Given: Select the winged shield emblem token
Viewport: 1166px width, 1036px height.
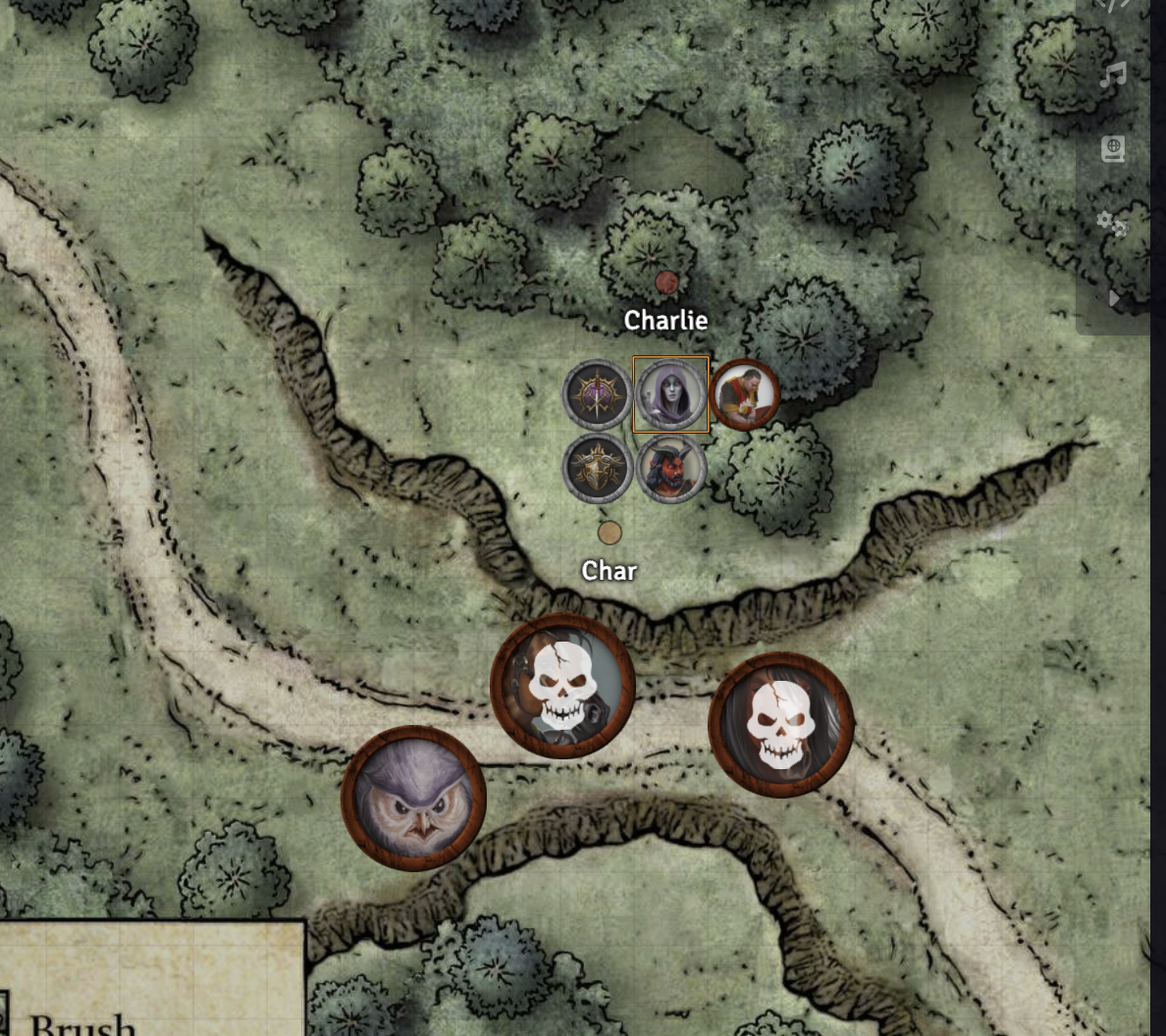Looking at the screenshot, I should 598,468.
